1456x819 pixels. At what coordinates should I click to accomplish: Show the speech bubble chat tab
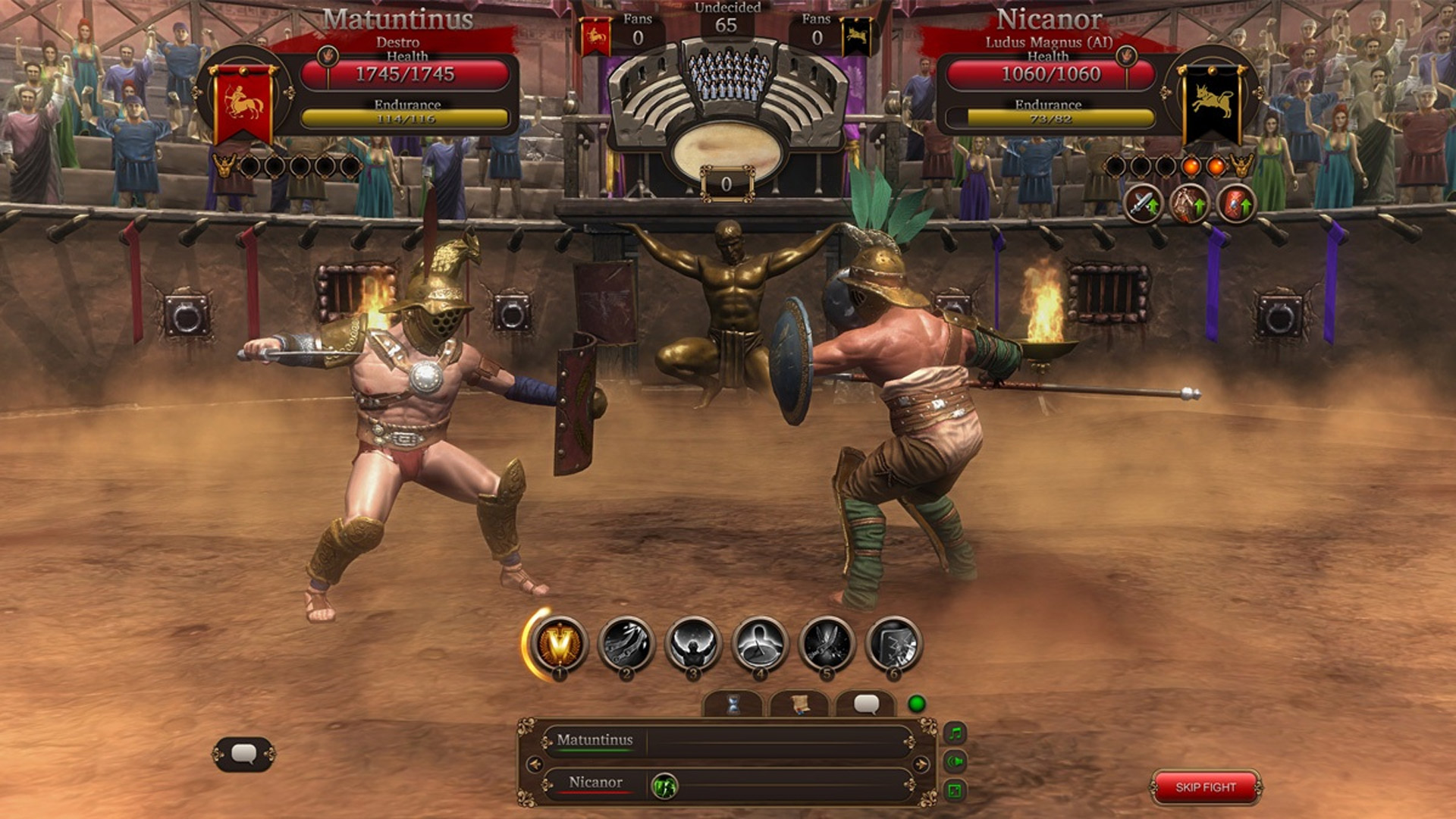click(x=866, y=705)
